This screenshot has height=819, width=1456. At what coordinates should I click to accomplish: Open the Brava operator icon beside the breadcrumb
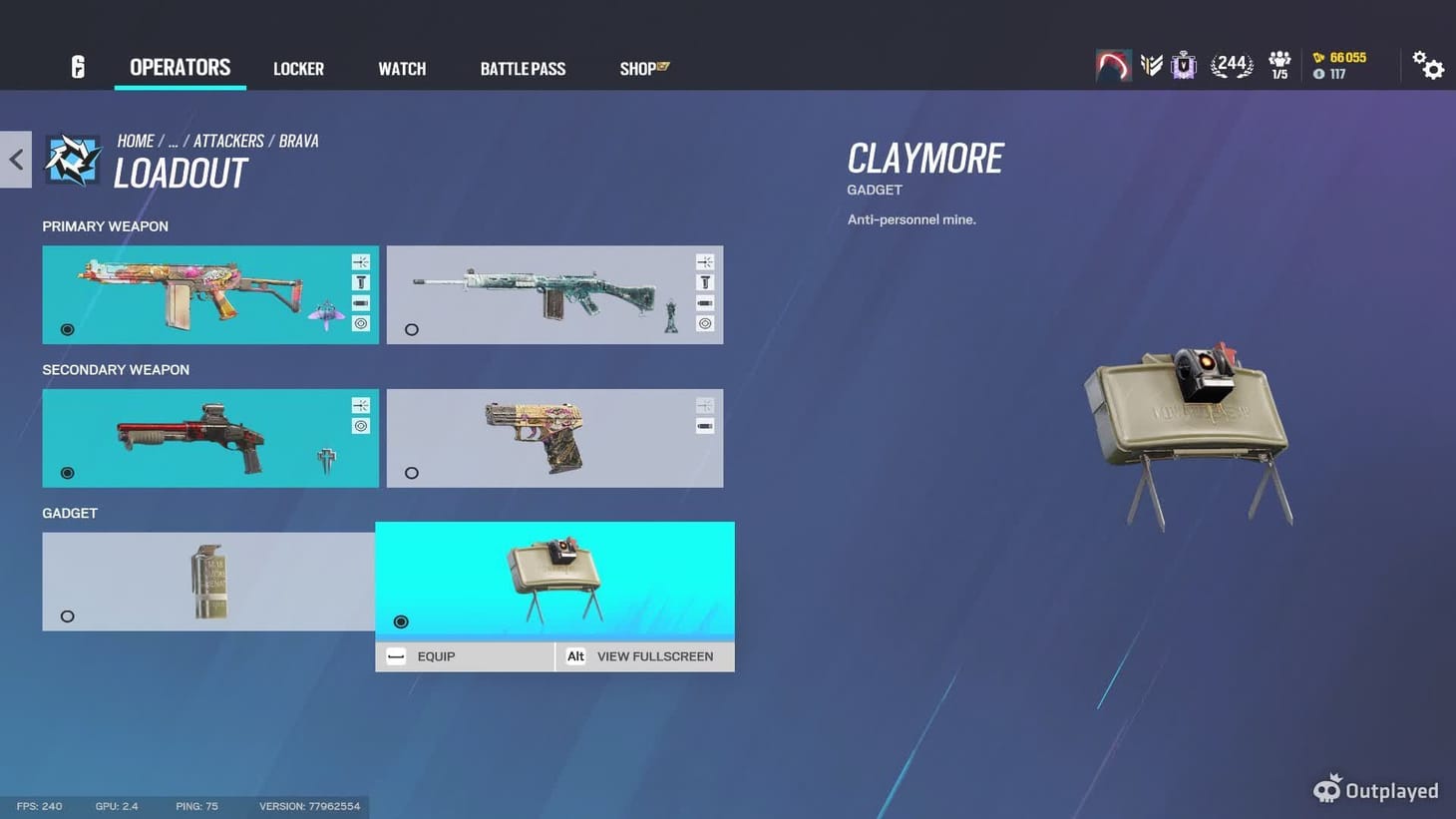tap(72, 159)
